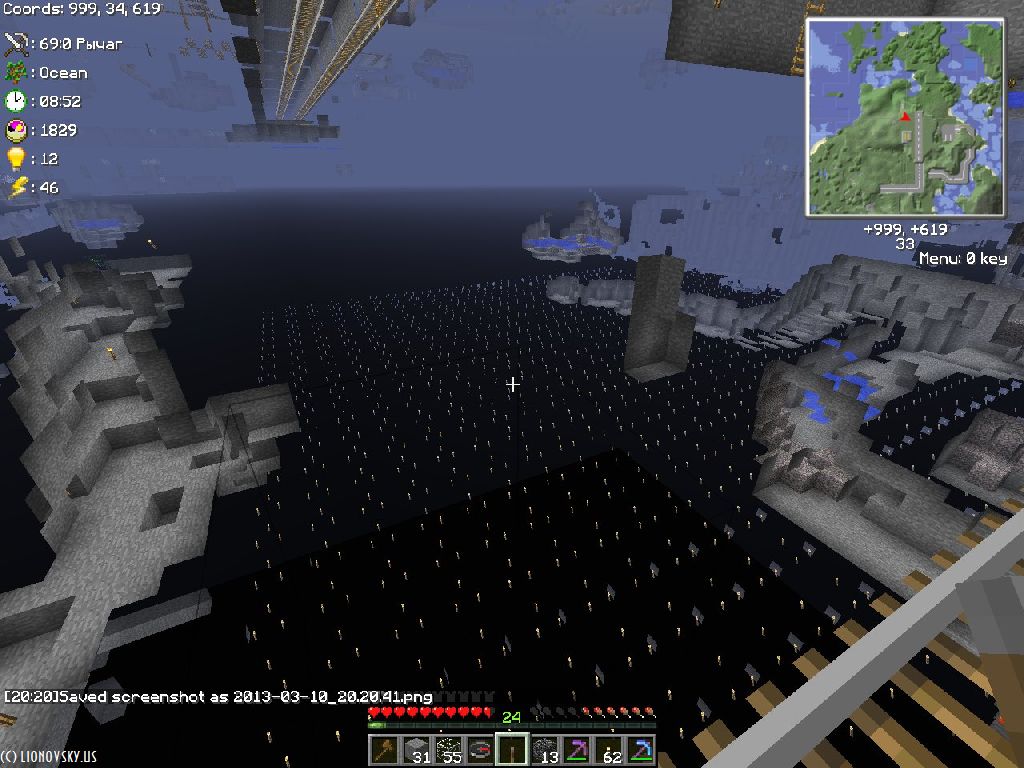
Task: Select the stone block stack of 31
Action: click(416, 749)
